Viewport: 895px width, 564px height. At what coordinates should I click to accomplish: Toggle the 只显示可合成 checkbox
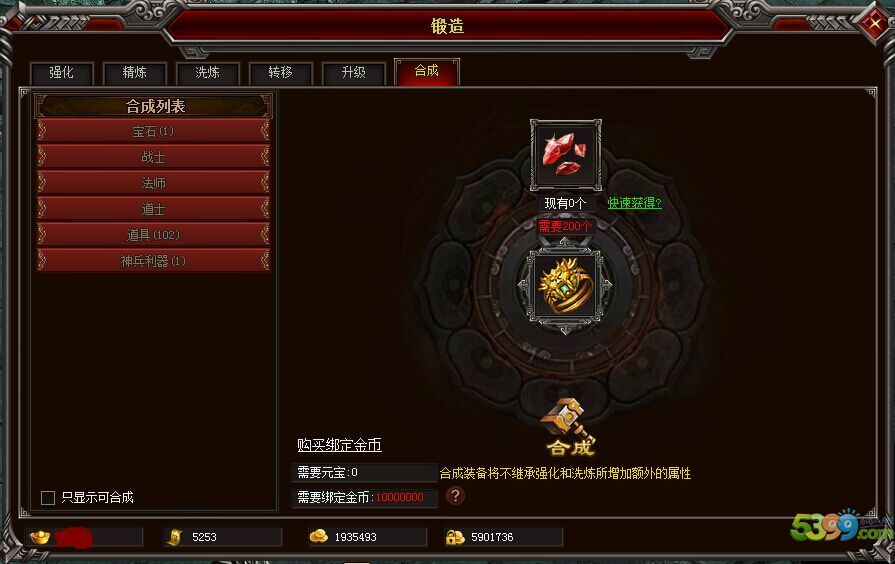(x=48, y=497)
